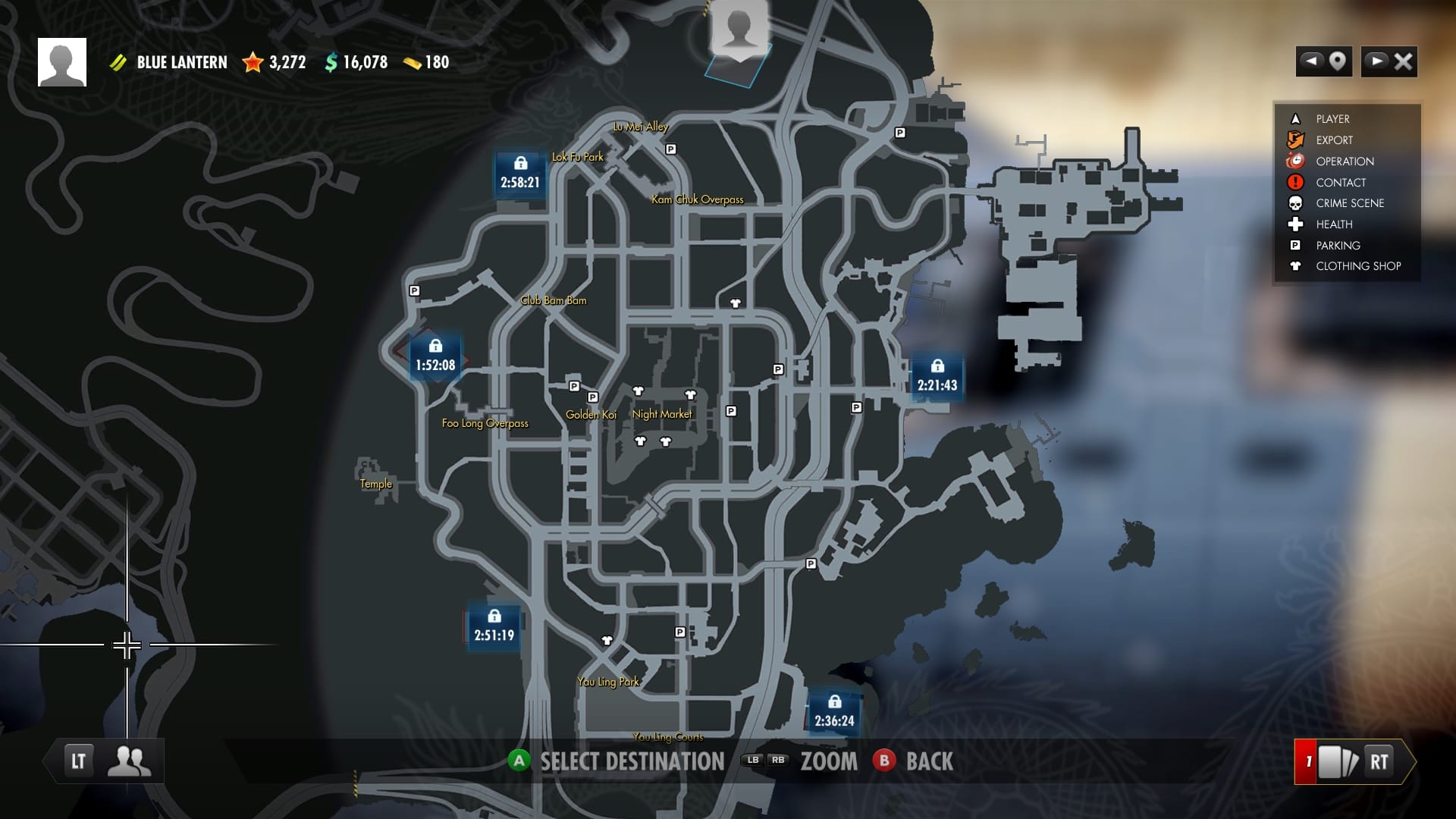
Task: Click the locked marker labeled 1:52:08
Action: [434, 355]
